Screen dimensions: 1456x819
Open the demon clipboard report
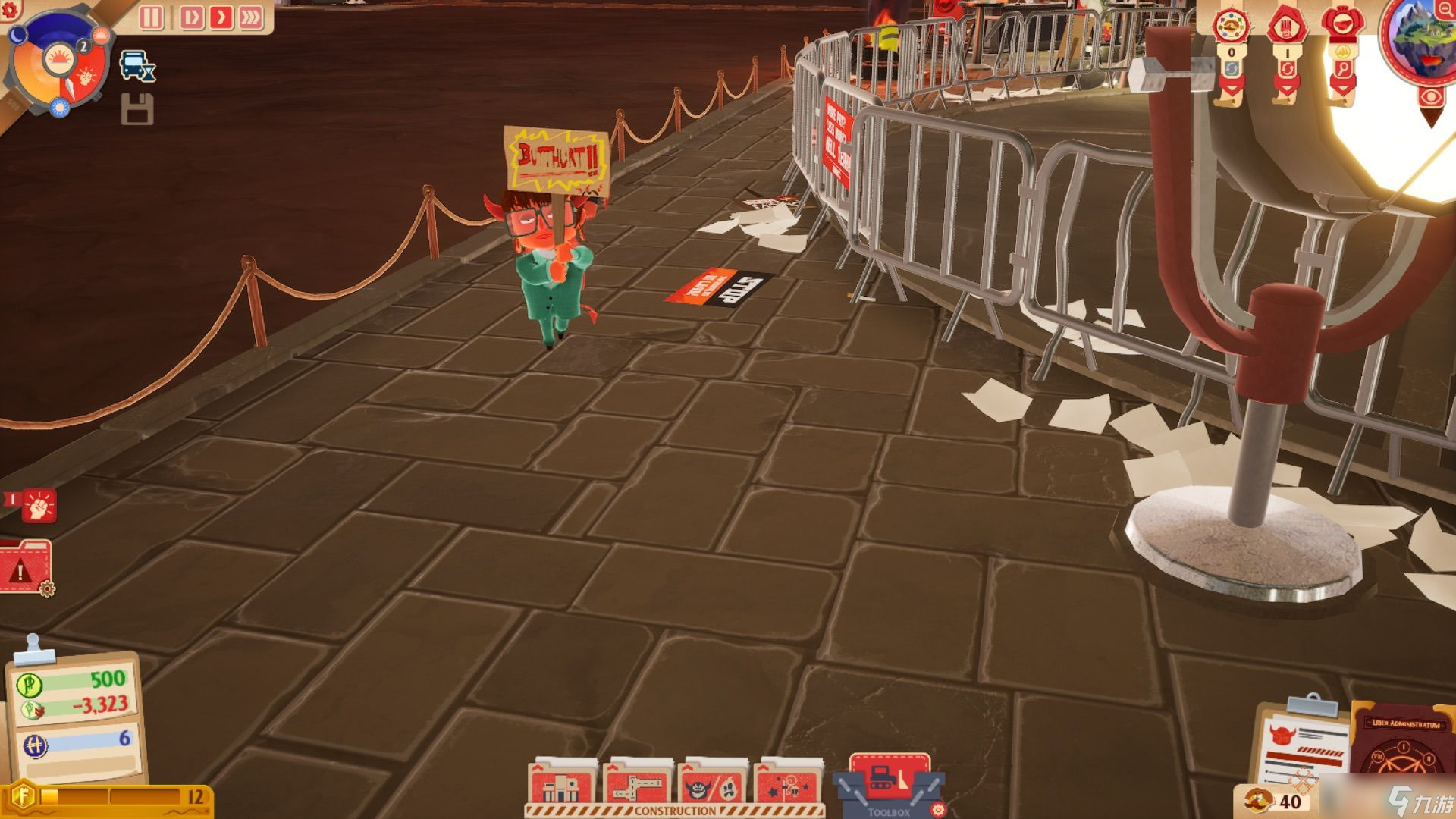point(1303,747)
